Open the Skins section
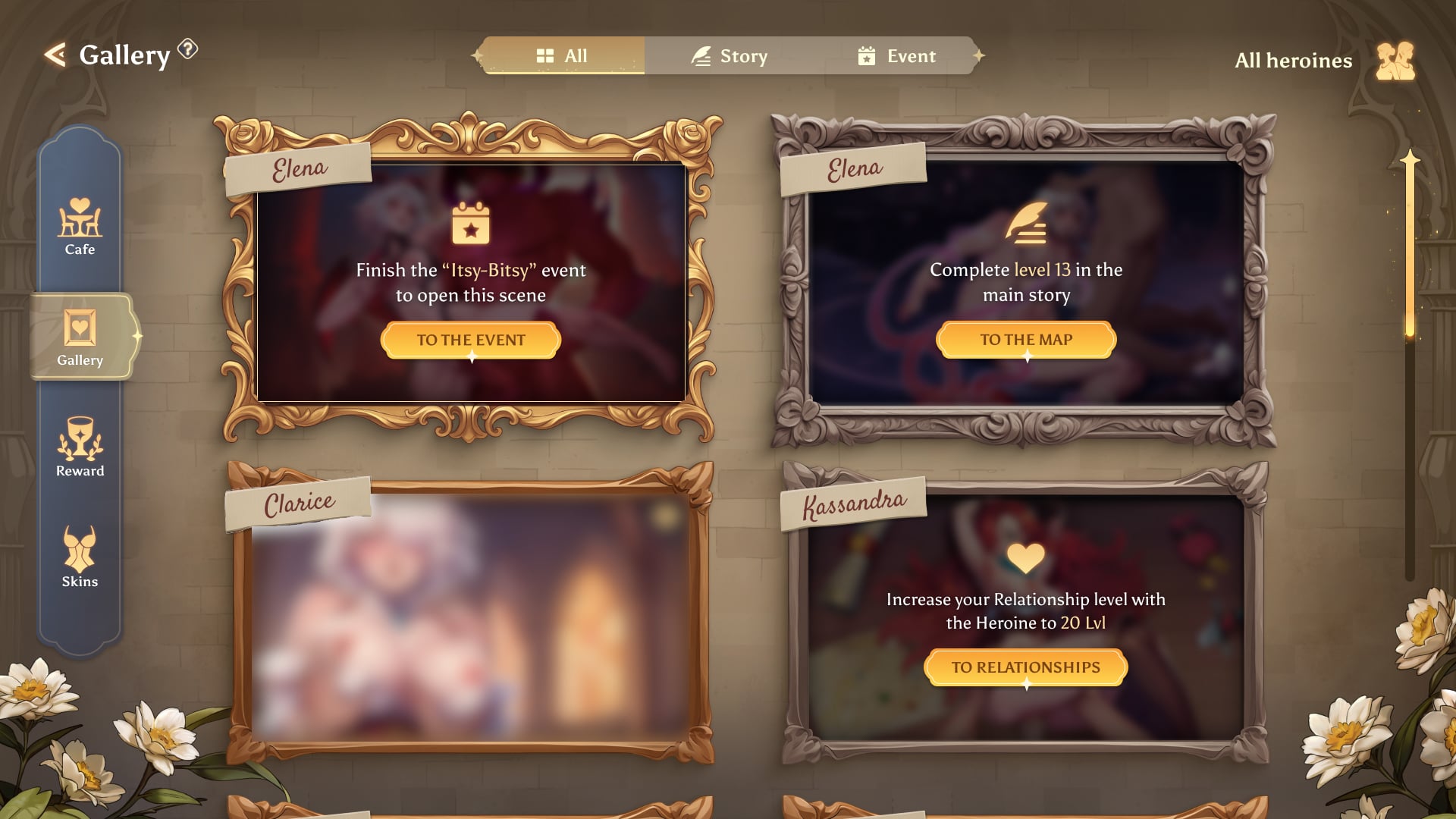Viewport: 1456px width, 819px height. [80, 557]
